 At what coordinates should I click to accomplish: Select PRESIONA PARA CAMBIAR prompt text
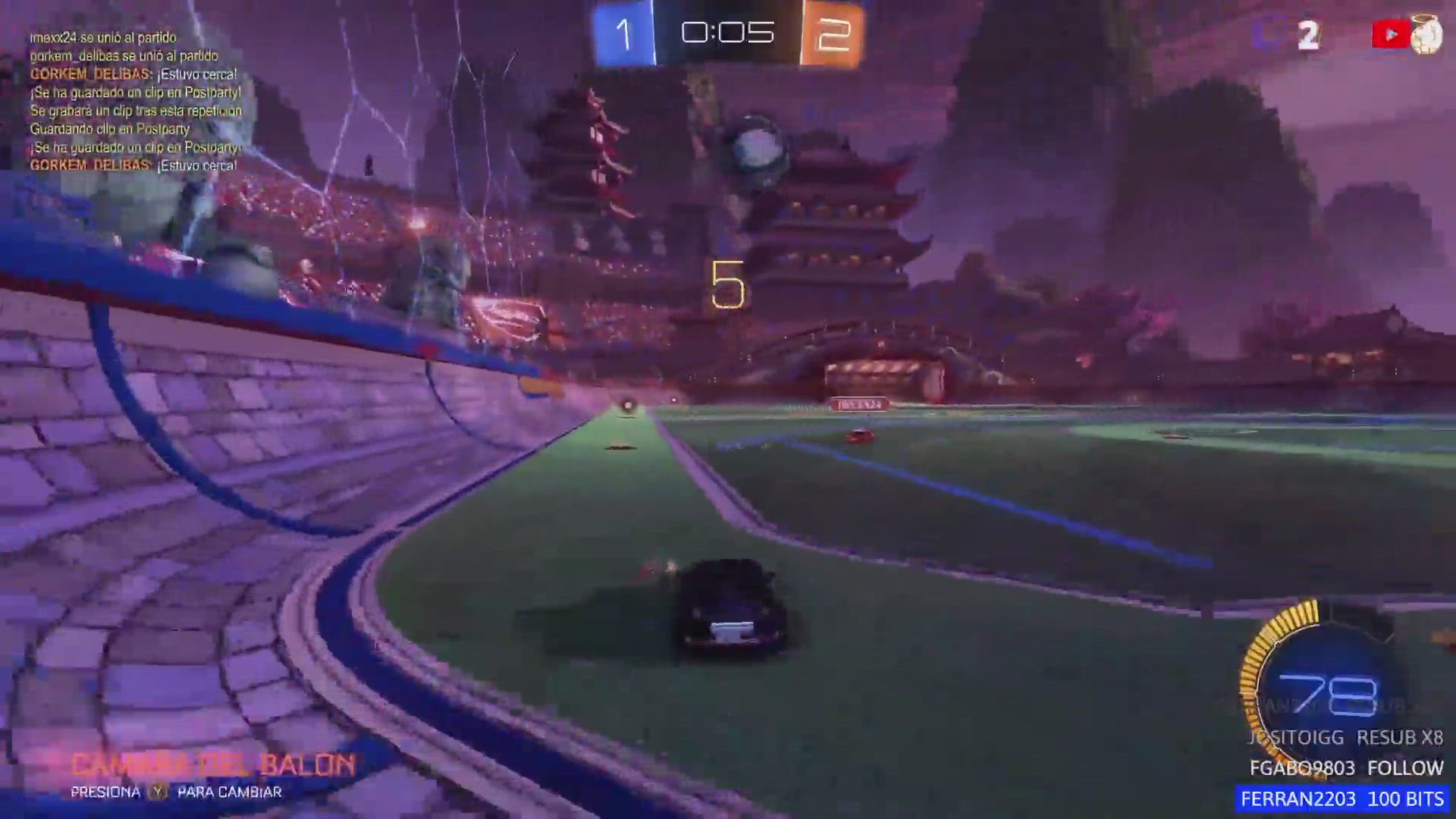click(176, 792)
